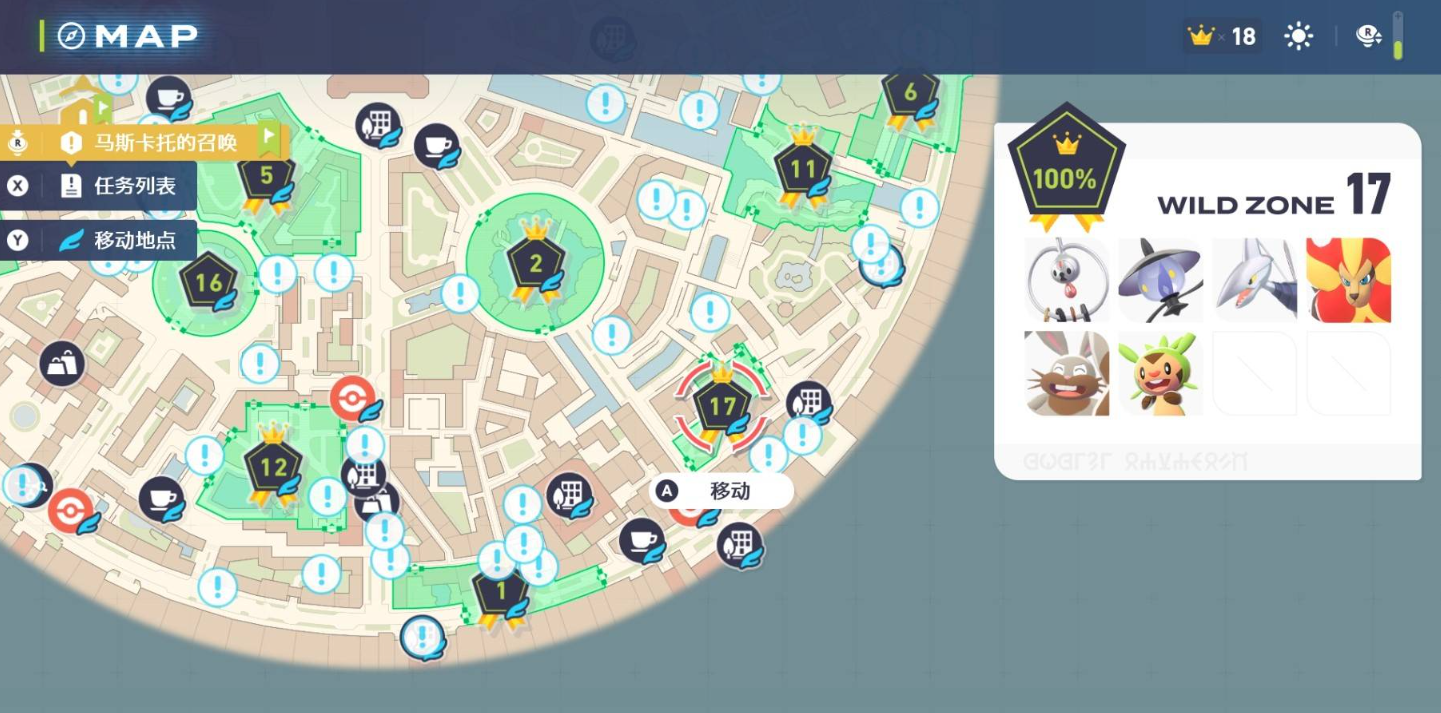This screenshot has width=1441, height=713.
Task: Click the Pyroar portrait
Action: (x=1348, y=280)
